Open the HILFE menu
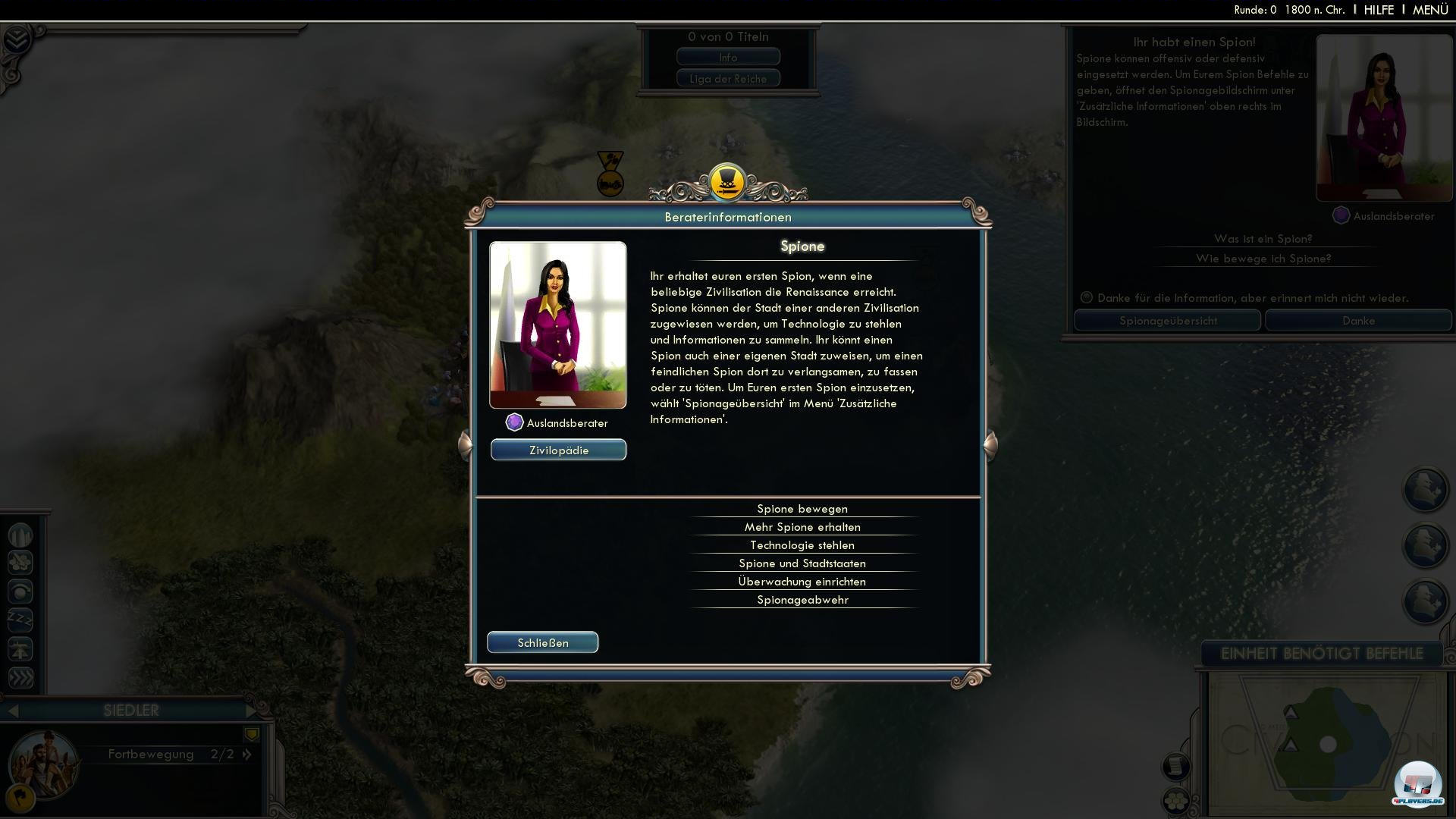Viewport: 1456px width, 819px height. (1379, 10)
